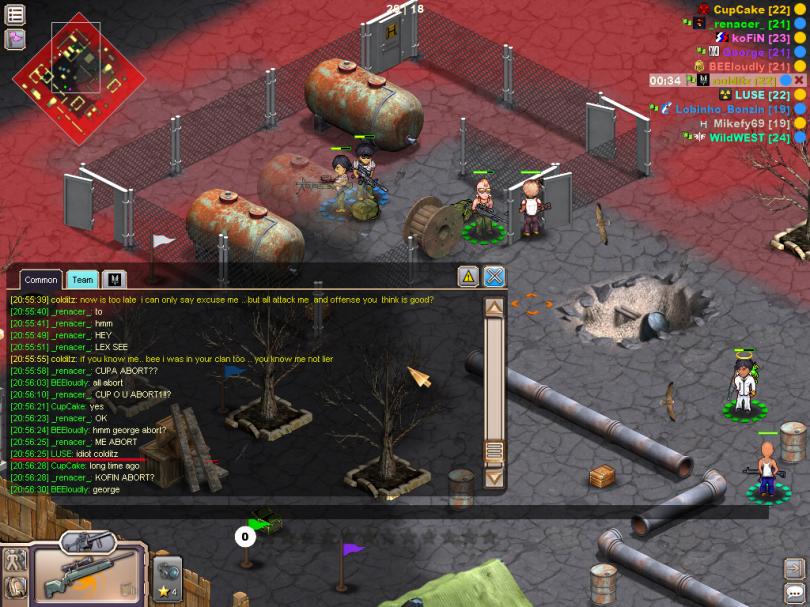The height and width of the screenshot is (607, 810).
Task: Open the backpack inventory button
Action: [15, 588]
